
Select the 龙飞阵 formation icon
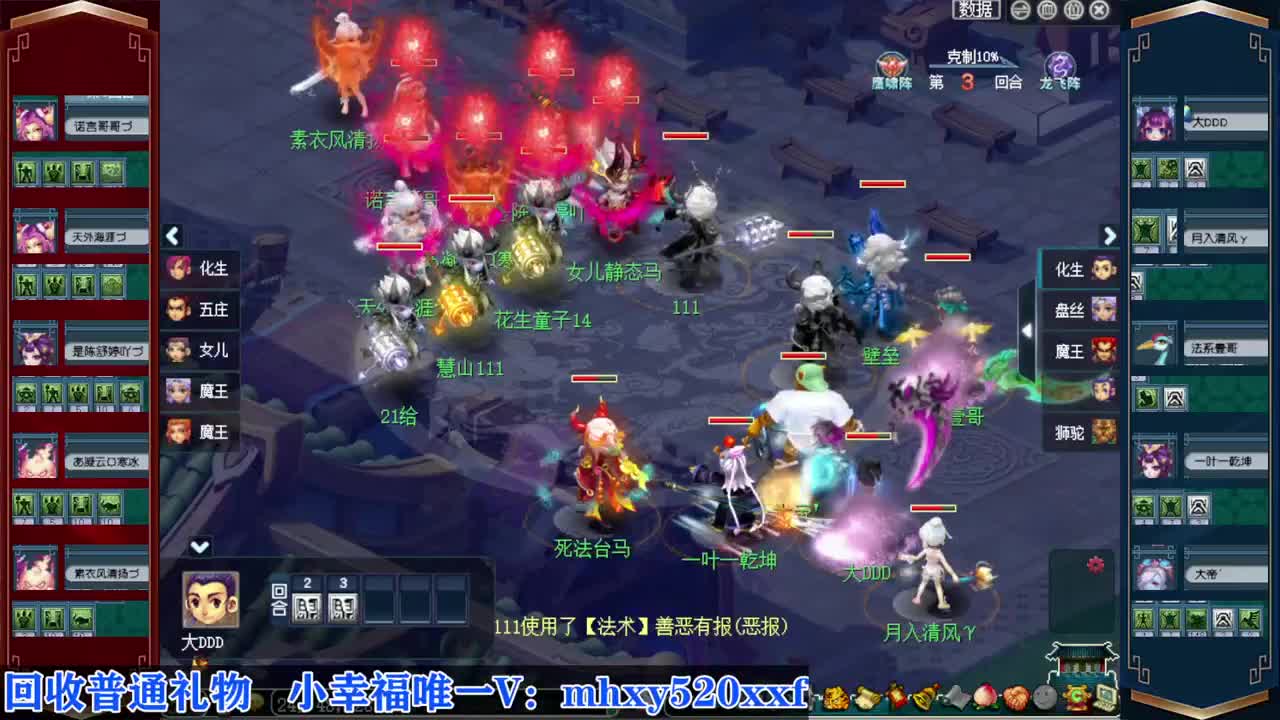coord(1062,64)
